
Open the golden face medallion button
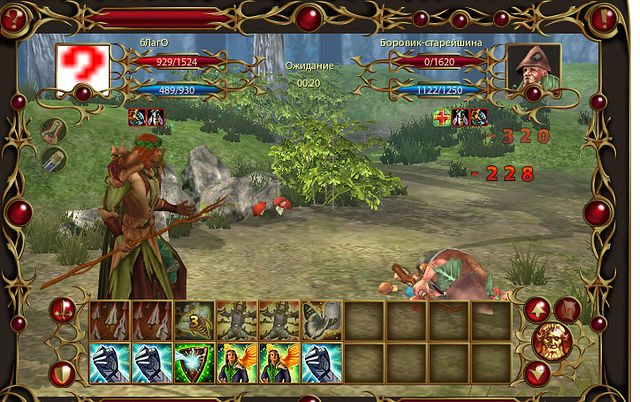click(x=550, y=340)
